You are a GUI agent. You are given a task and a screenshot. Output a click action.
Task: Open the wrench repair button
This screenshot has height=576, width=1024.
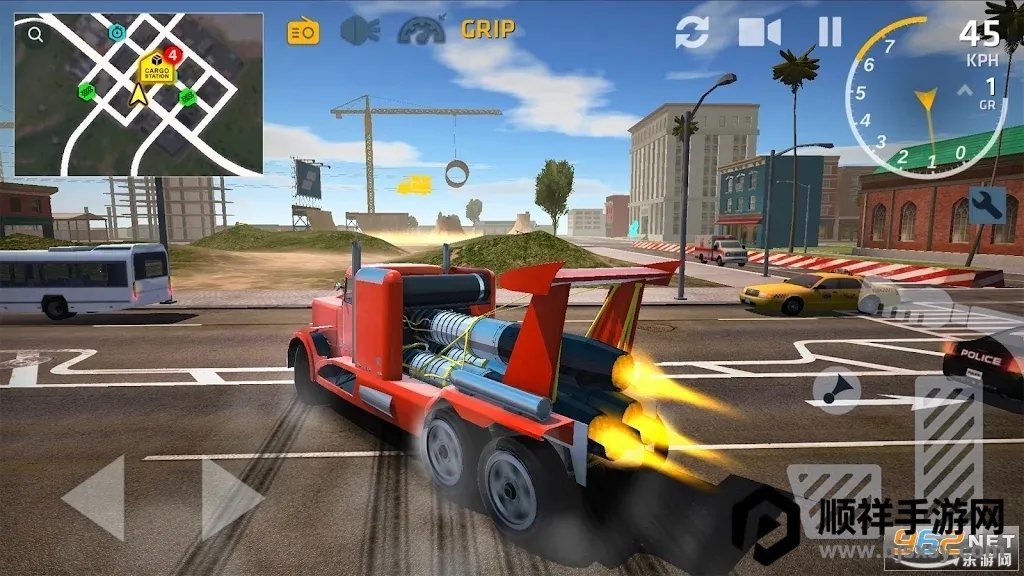pyautogui.click(x=987, y=204)
